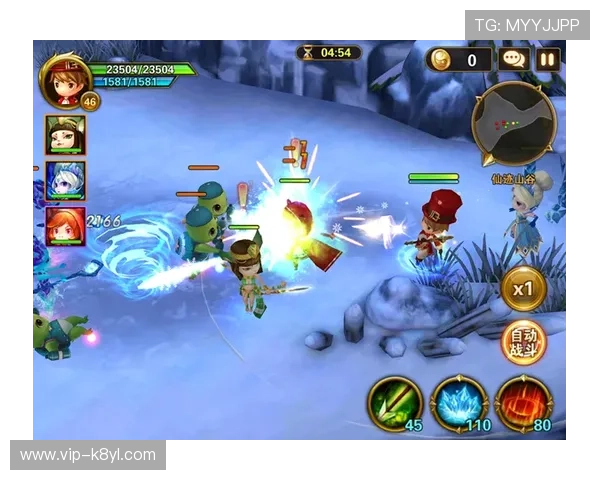Viewport: 600px width, 480px height.
Task: Activate the green spear skill
Action: 395,404
